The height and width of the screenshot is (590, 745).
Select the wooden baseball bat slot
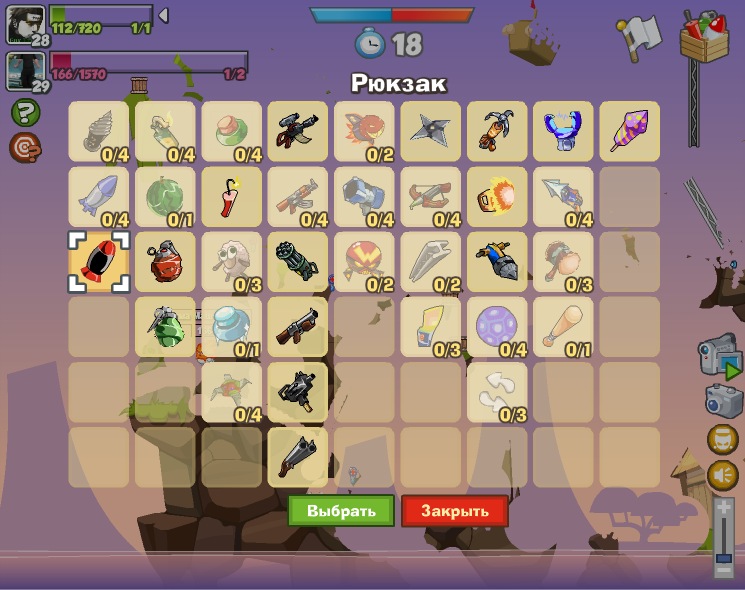[563, 326]
